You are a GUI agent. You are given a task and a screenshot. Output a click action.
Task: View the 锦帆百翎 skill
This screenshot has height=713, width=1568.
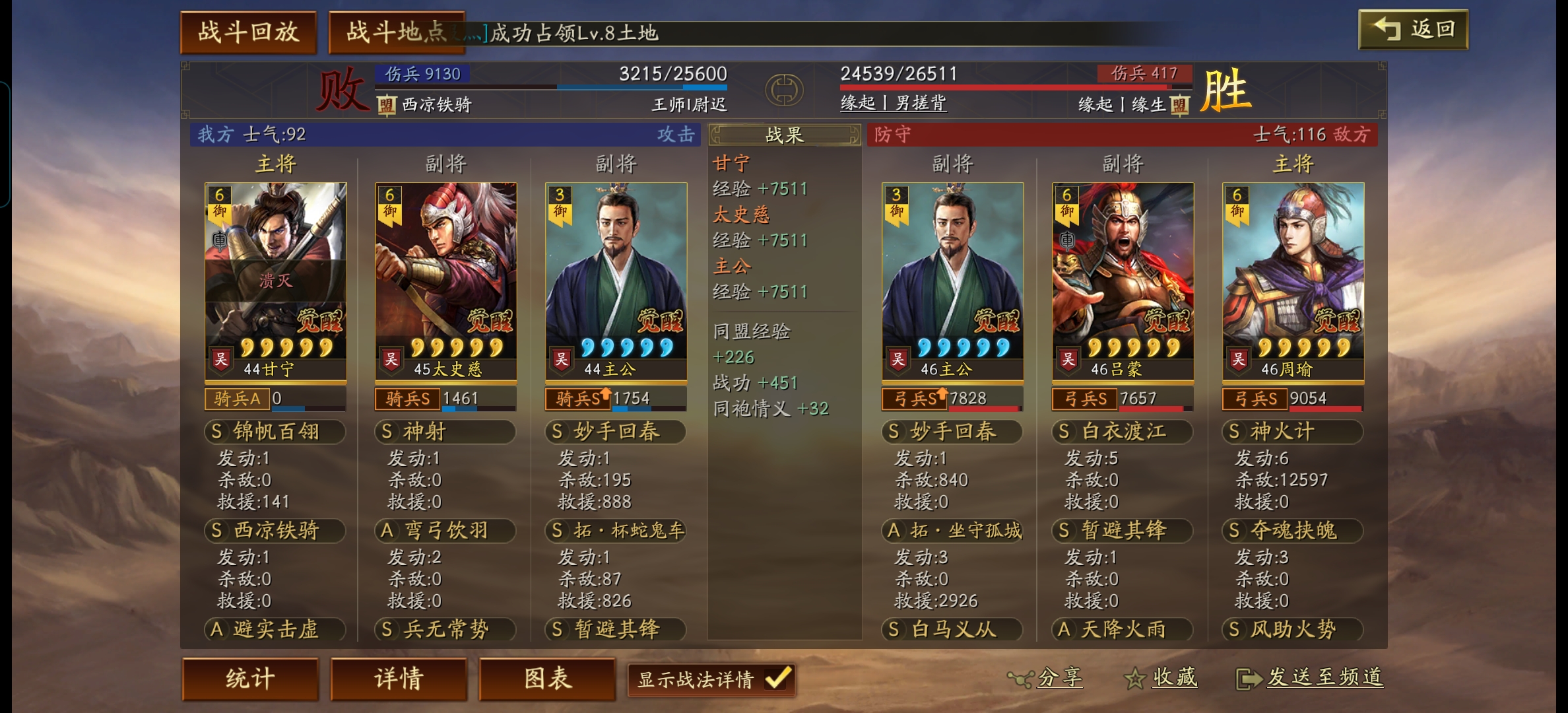[275, 432]
